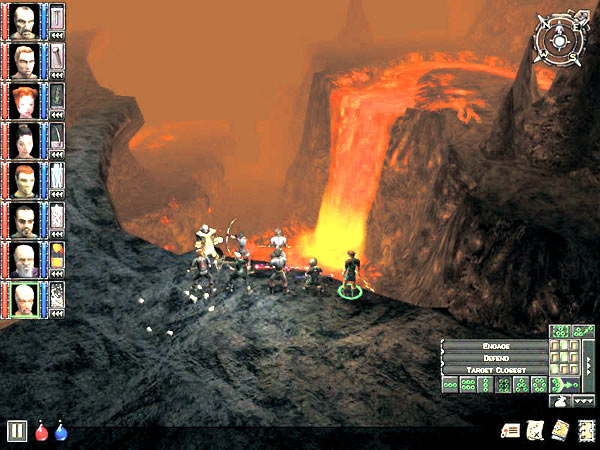Viewport: 600px width, 450px height.
Task: Click the rabbit speed icon
Action: pos(560,400)
